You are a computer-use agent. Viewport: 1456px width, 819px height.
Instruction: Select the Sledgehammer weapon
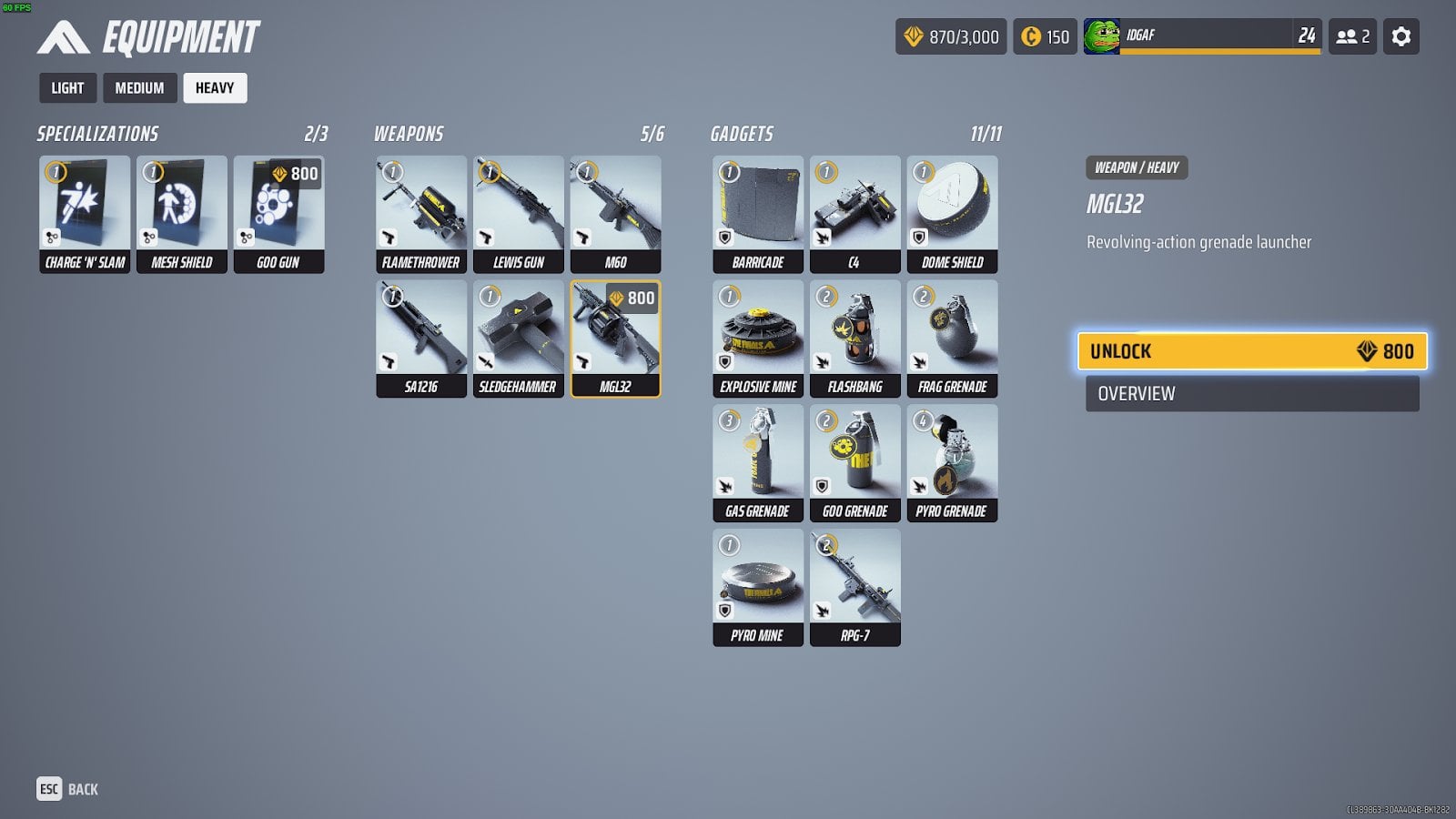pyautogui.click(x=519, y=339)
